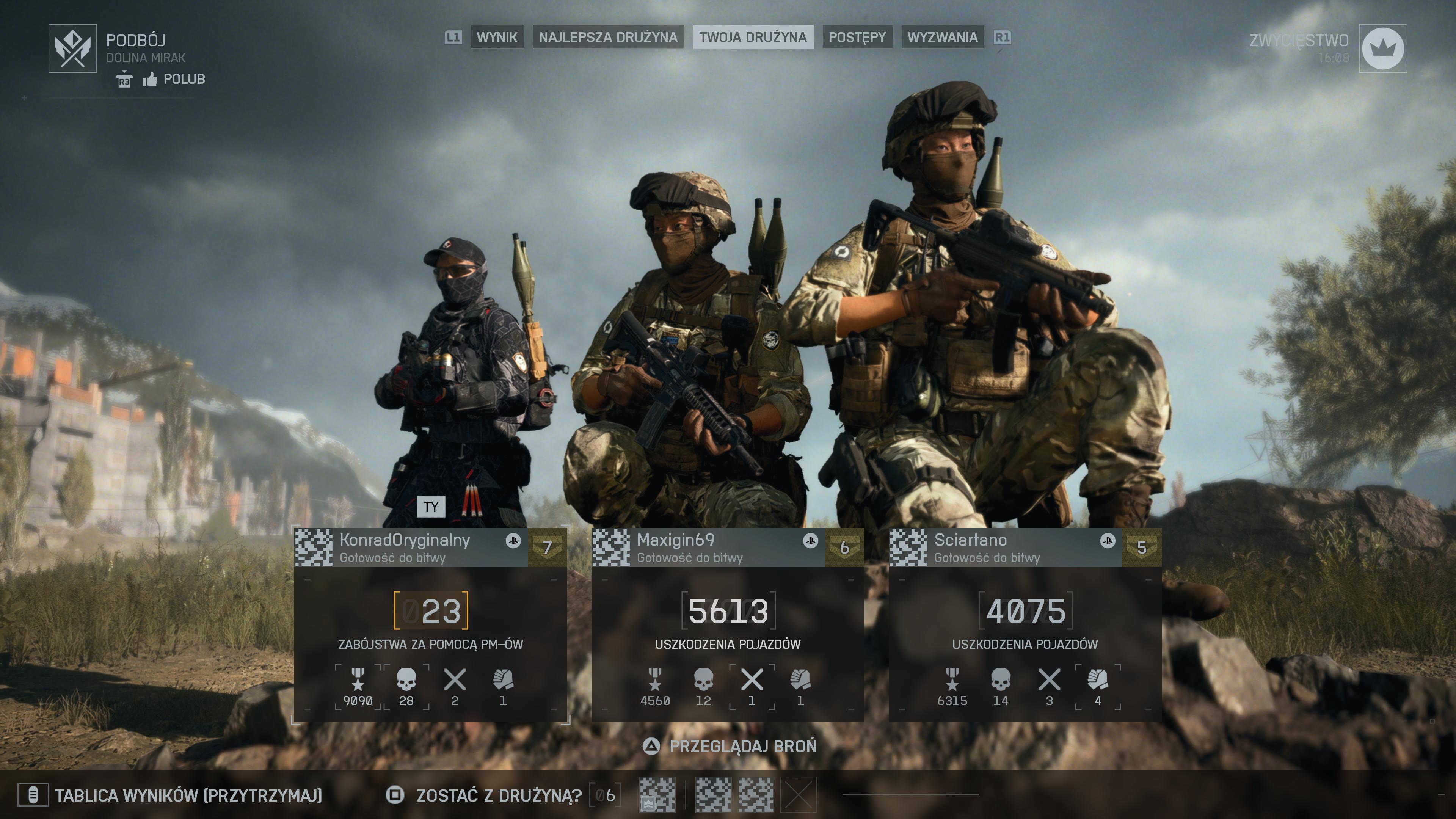Choose ZOSTAĆ Z DRUŻYNĄ to stay with squad

(499, 795)
